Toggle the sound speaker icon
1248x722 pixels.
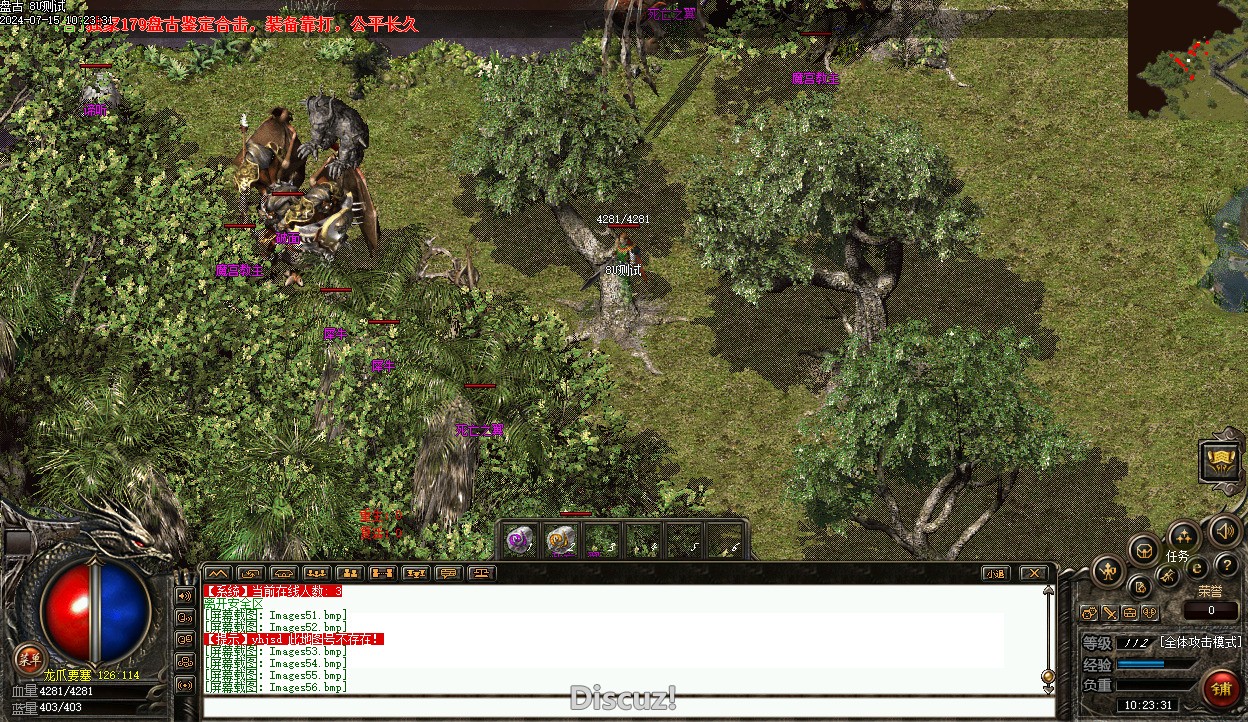1222,531
